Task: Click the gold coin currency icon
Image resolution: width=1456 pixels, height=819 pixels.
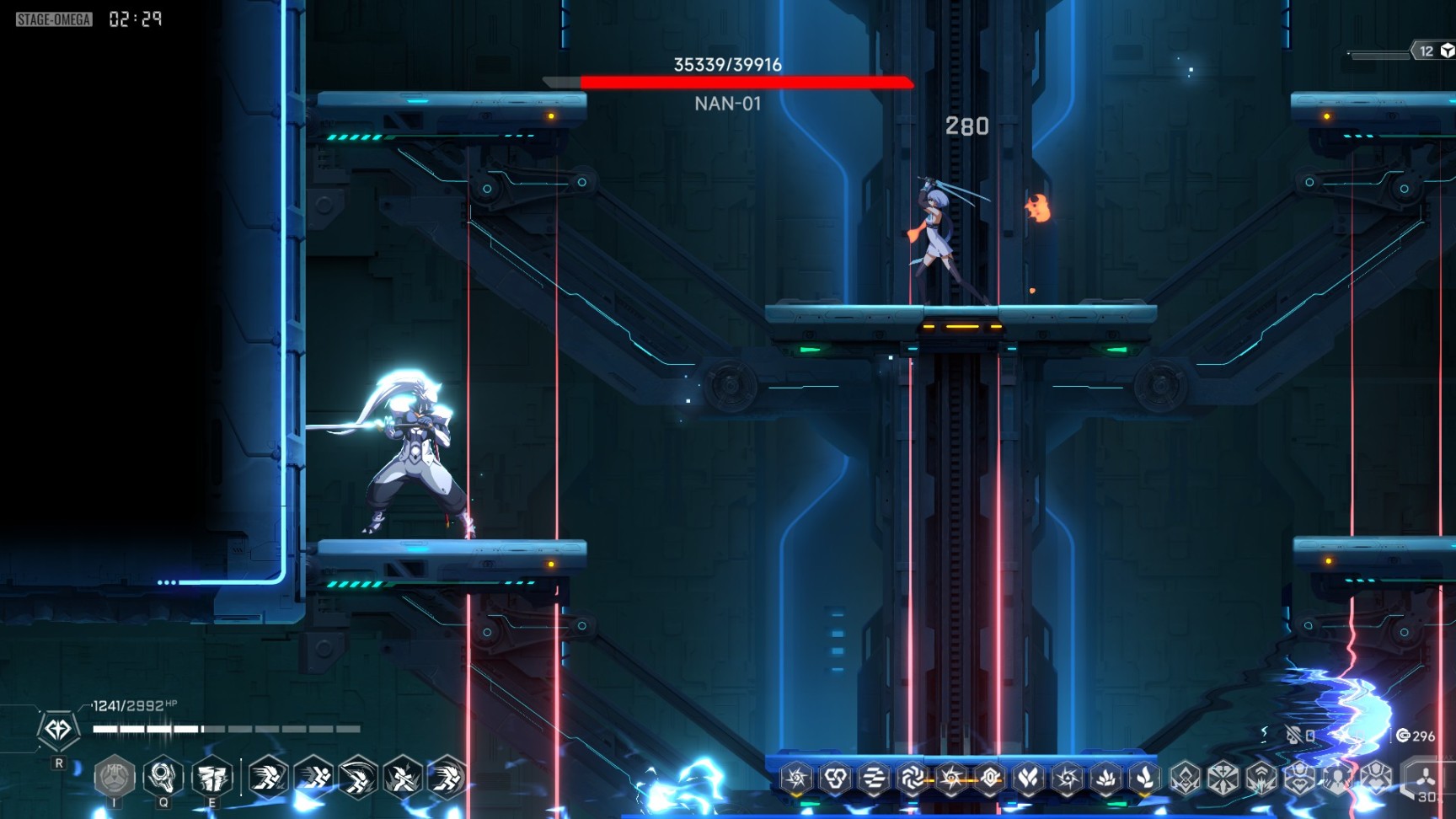Action: [x=1403, y=736]
